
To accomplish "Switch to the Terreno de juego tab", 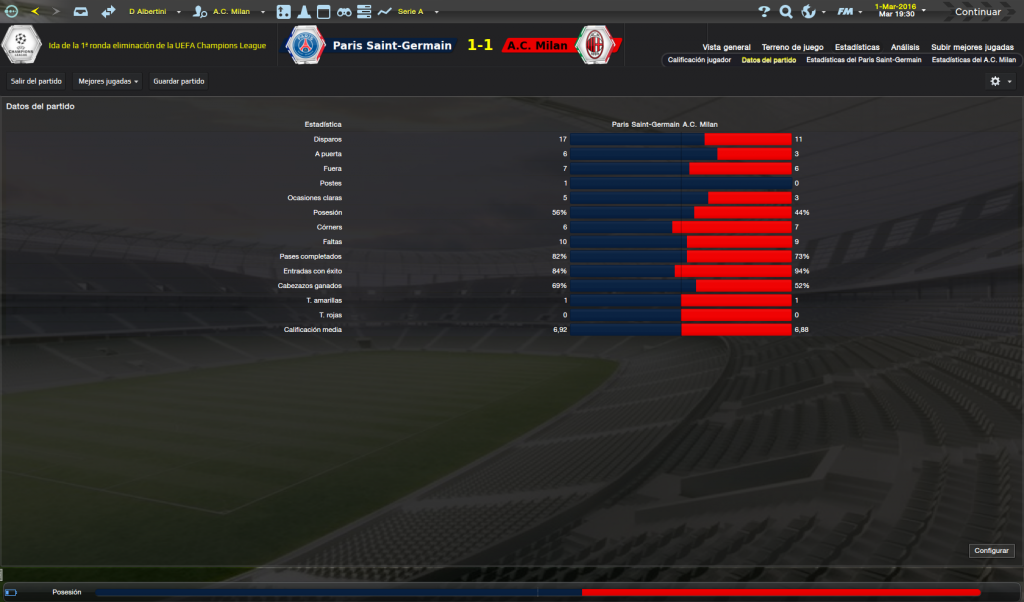I will pyautogui.click(x=792, y=47).
